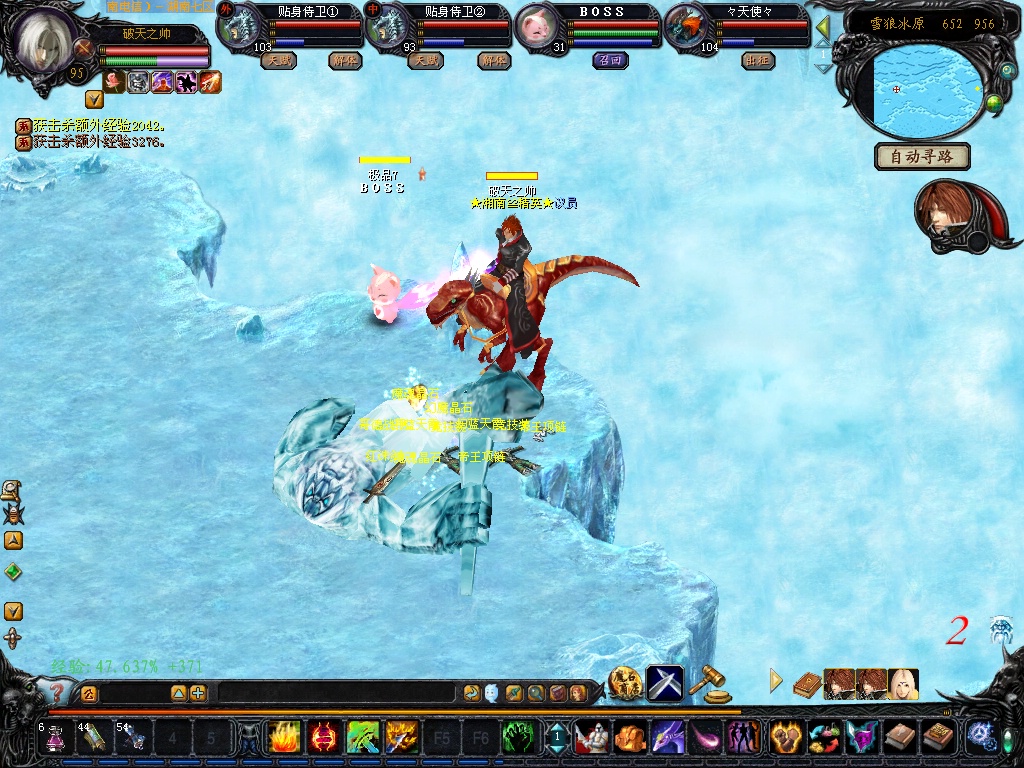Viewport: 1024px width, 768px height.
Task: Click the player portrait of 破天之帅
Action: point(42,38)
